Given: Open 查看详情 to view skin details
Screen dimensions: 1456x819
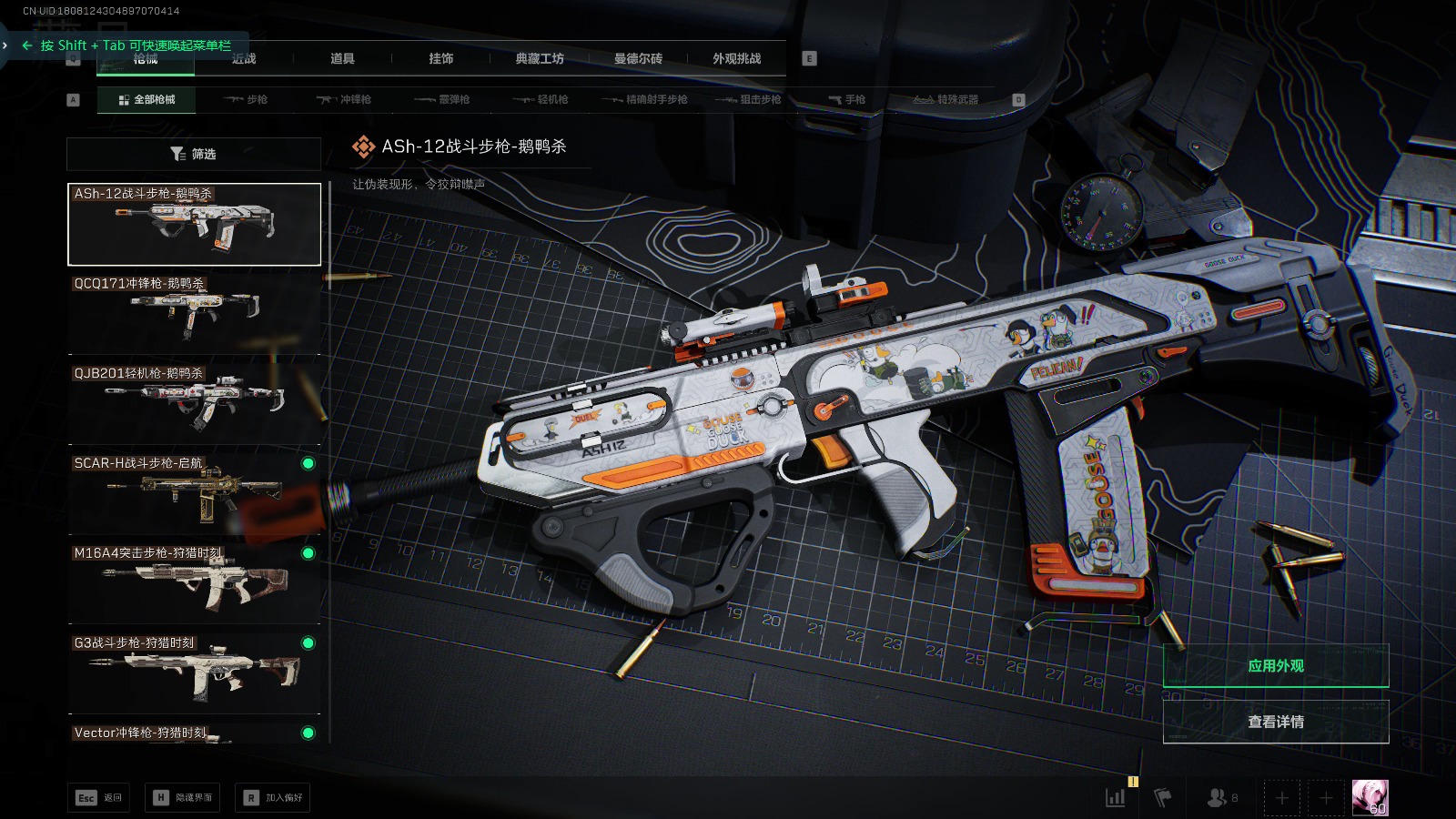Looking at the screenshot, I should tap(1275, 722).
